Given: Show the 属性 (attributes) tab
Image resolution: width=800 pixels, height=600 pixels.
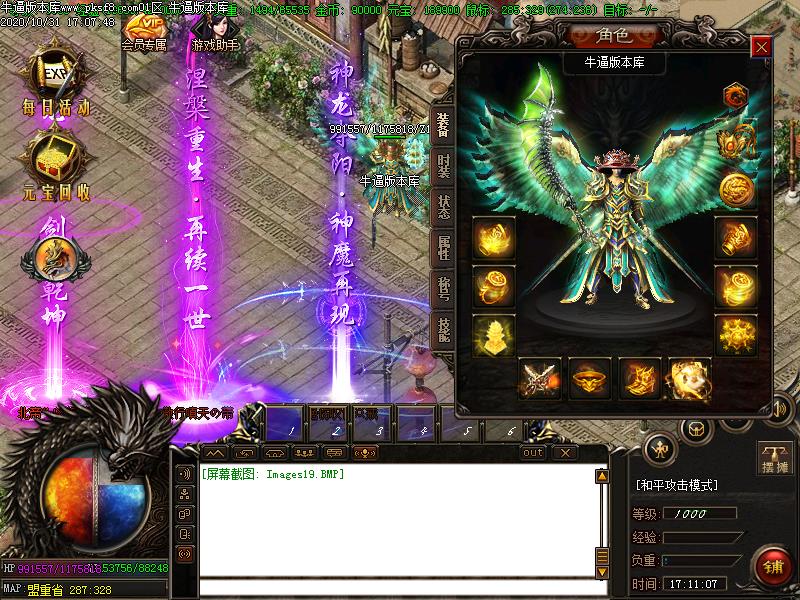Looking at the screenshot, I should 443,248.
